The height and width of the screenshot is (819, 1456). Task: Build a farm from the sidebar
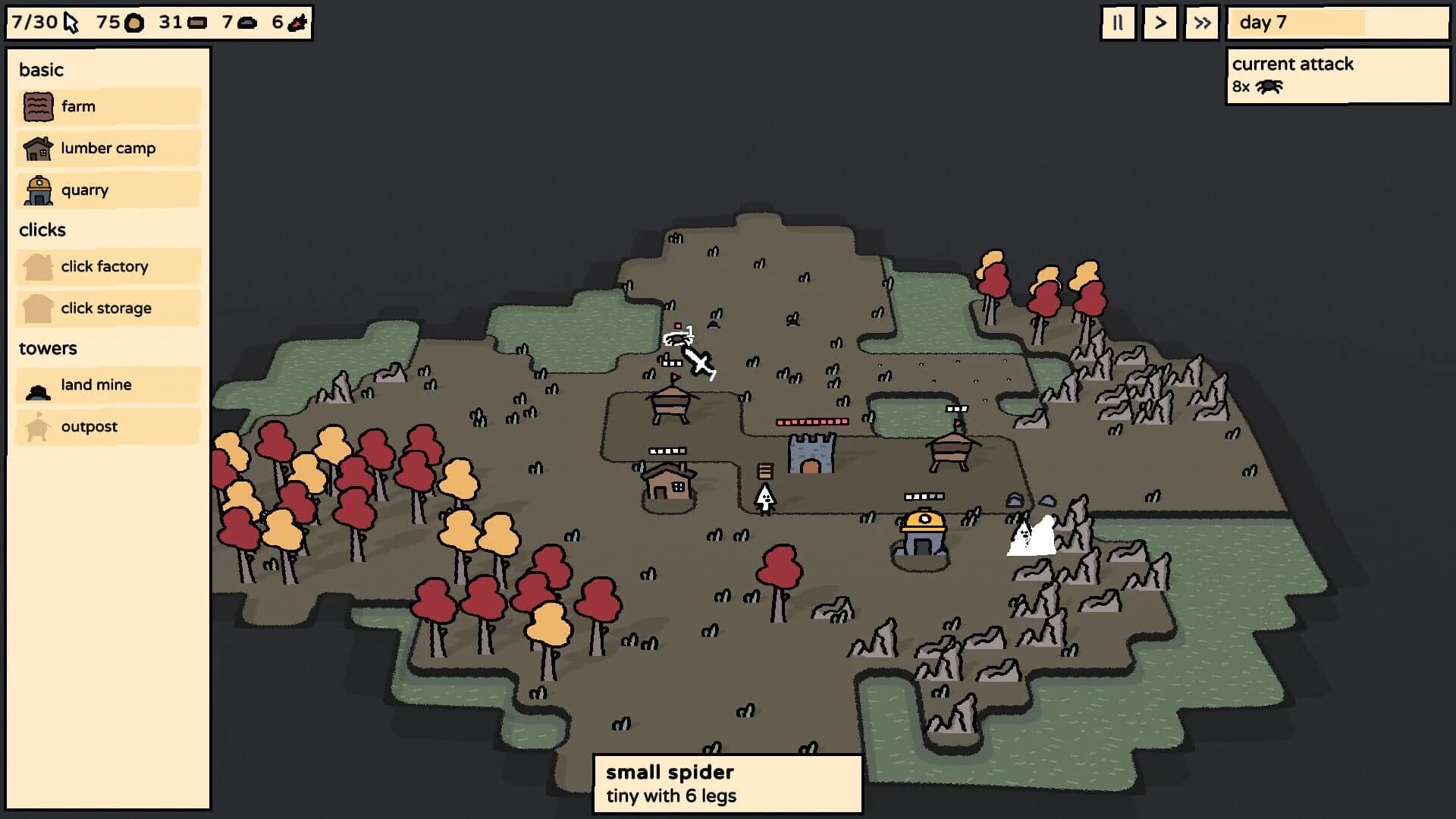106,105
